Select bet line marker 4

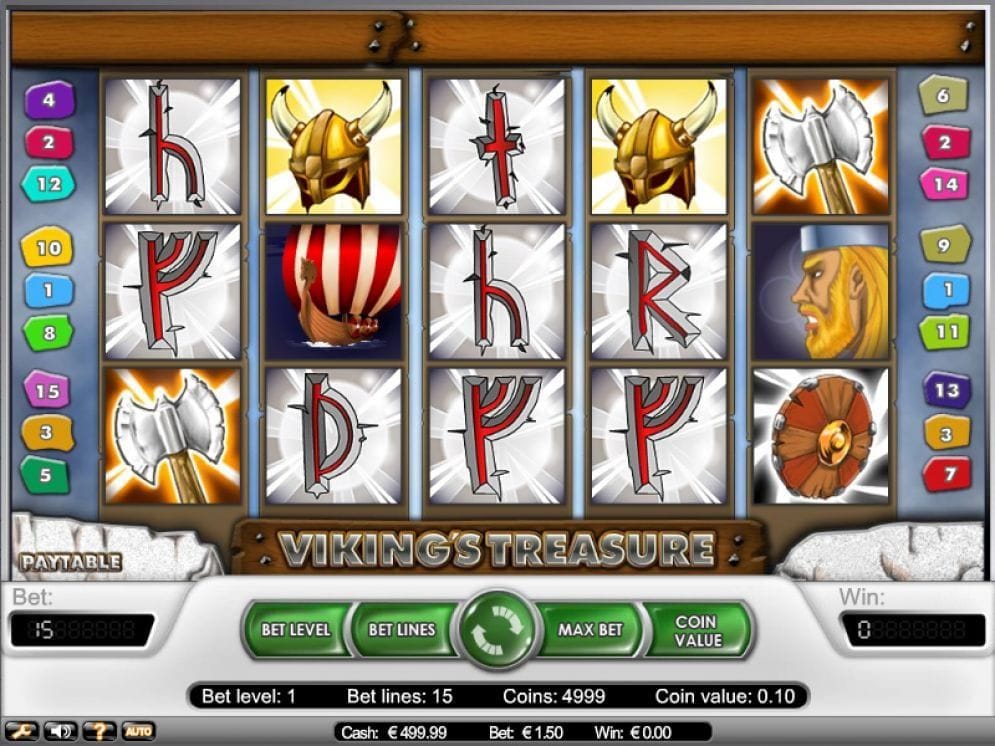tap(48, 100)
